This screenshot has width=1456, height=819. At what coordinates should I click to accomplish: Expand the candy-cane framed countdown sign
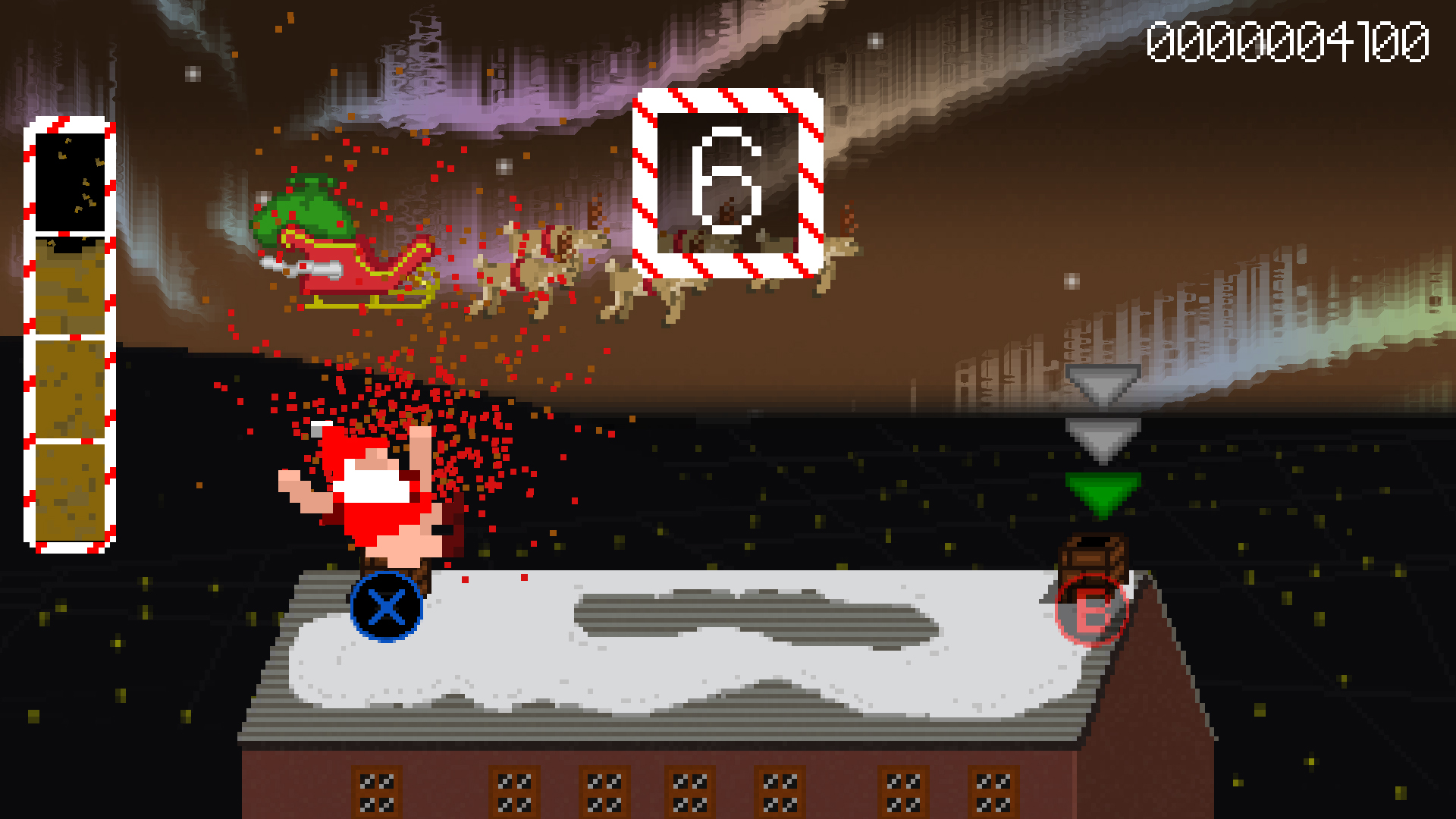(728, 182)
